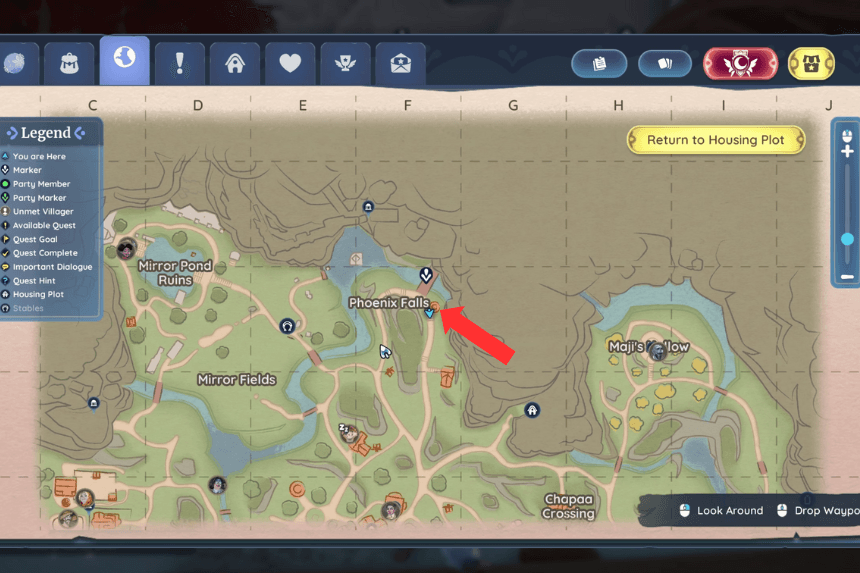
Task: Select the stables horseshoe icon on the map
Action: [x=288, y=325]
